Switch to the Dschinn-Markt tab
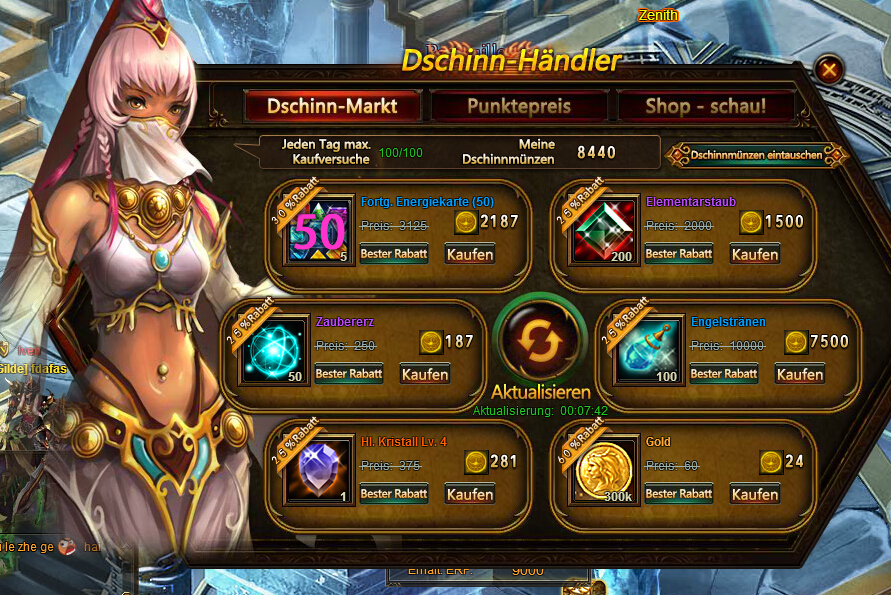Viewport: 891px width, 595px height. 332,106
